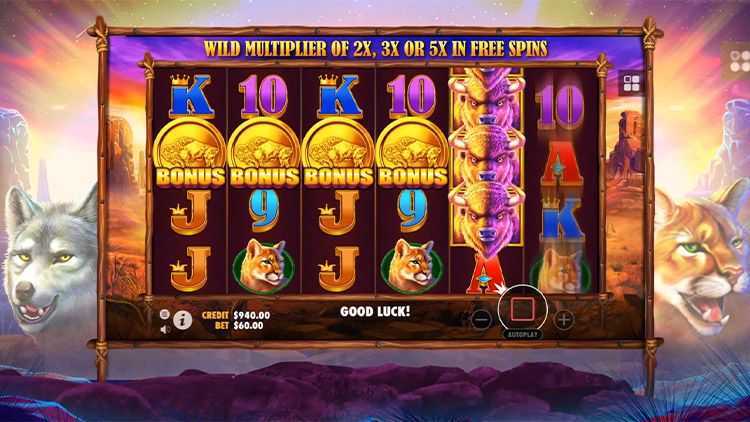The image size is (750, 422).
Task: Open the small settings icon above the speaker
Action: (x=165, y=313)
